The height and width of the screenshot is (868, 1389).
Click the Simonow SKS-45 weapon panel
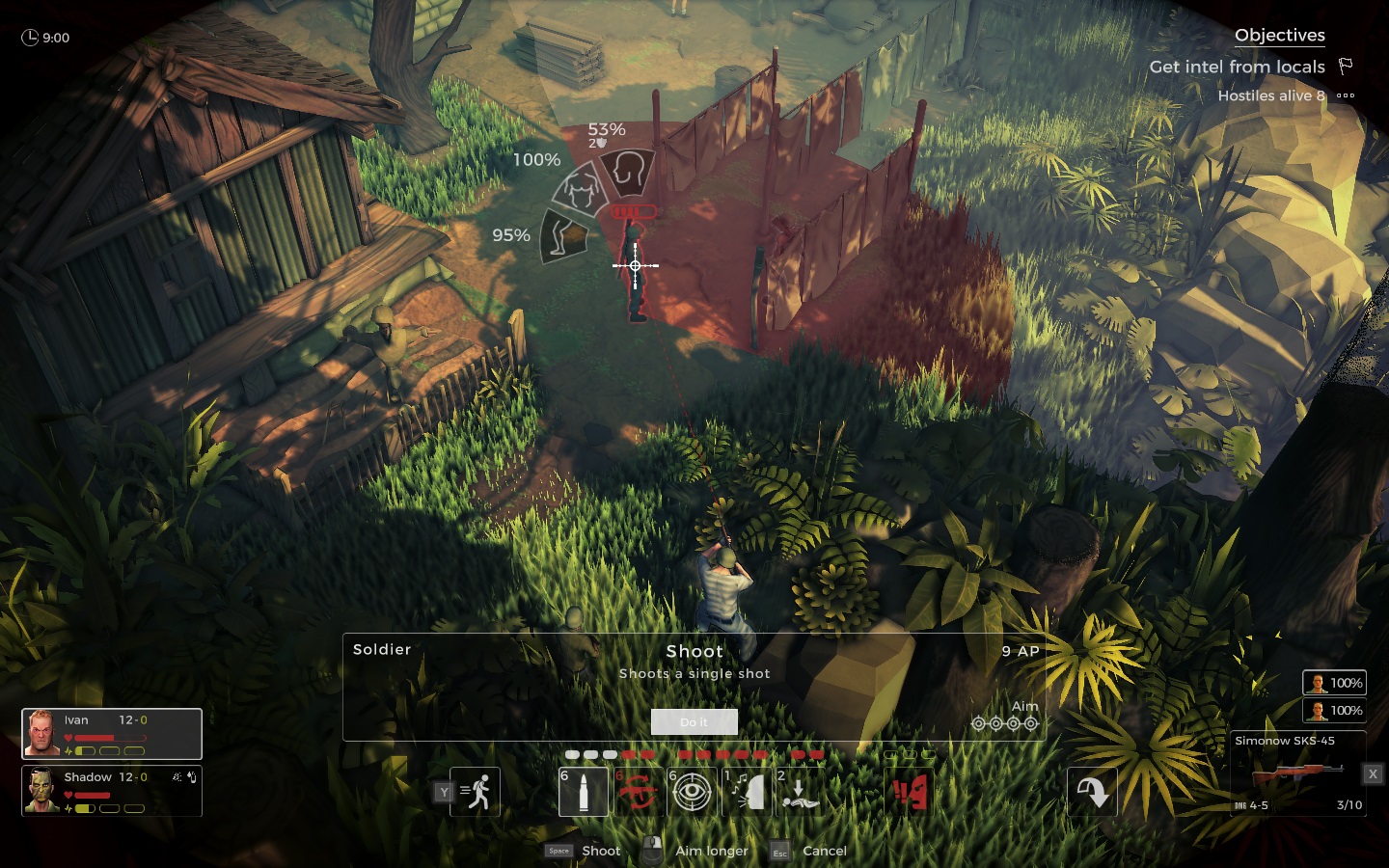(x=1297, y=773)
